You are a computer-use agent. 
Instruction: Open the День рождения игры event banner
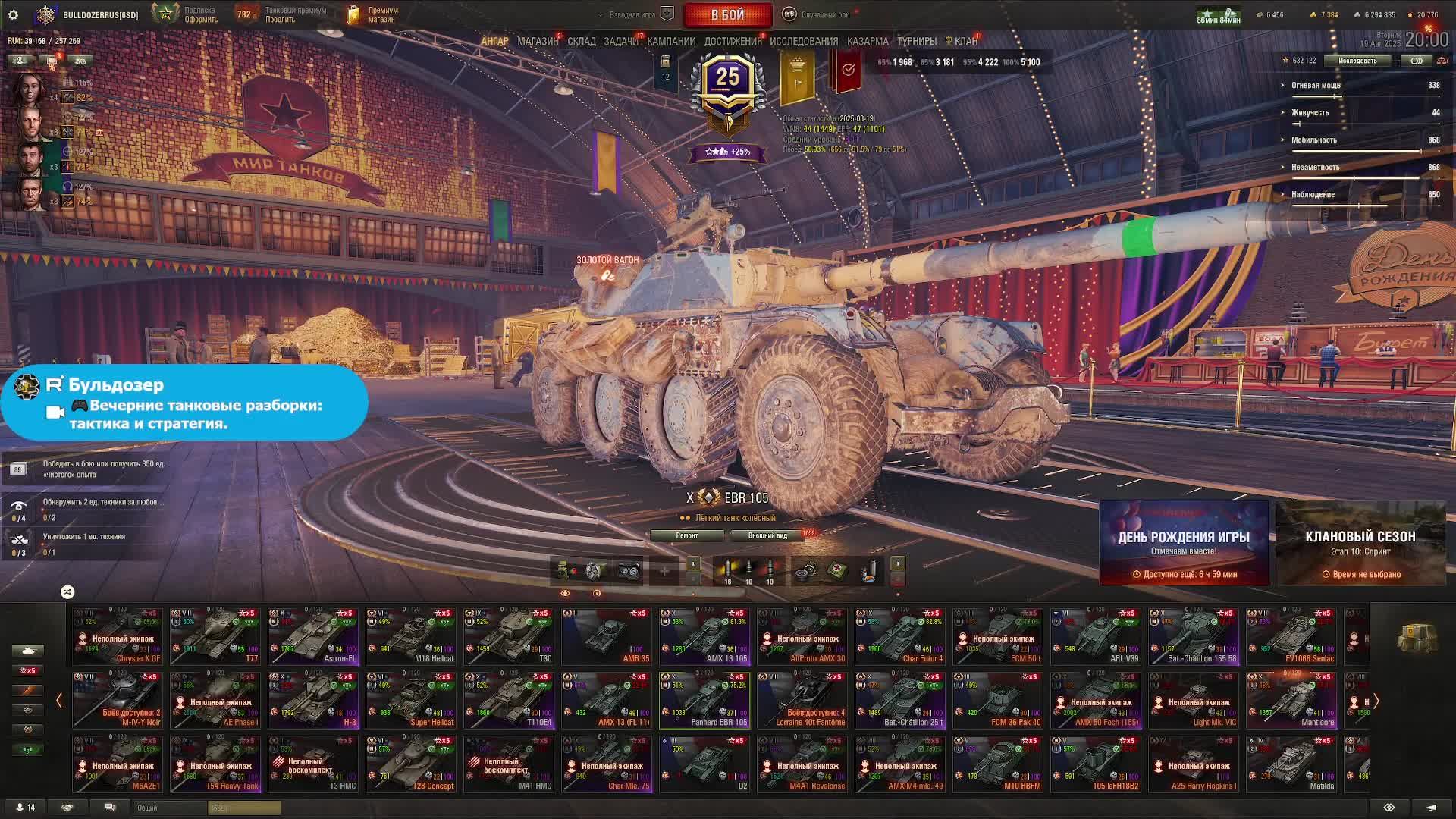click(1184, 543)
